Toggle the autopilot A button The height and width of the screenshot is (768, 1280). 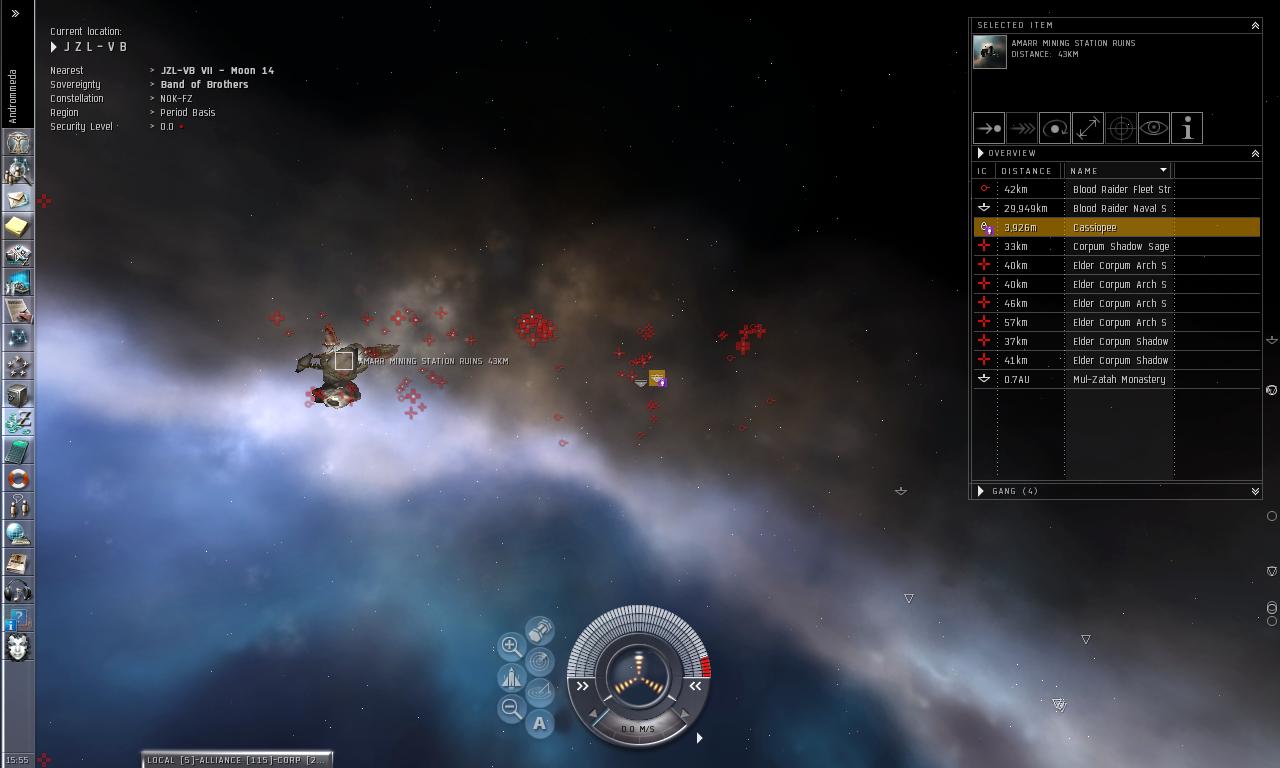(x=540, y=723)
